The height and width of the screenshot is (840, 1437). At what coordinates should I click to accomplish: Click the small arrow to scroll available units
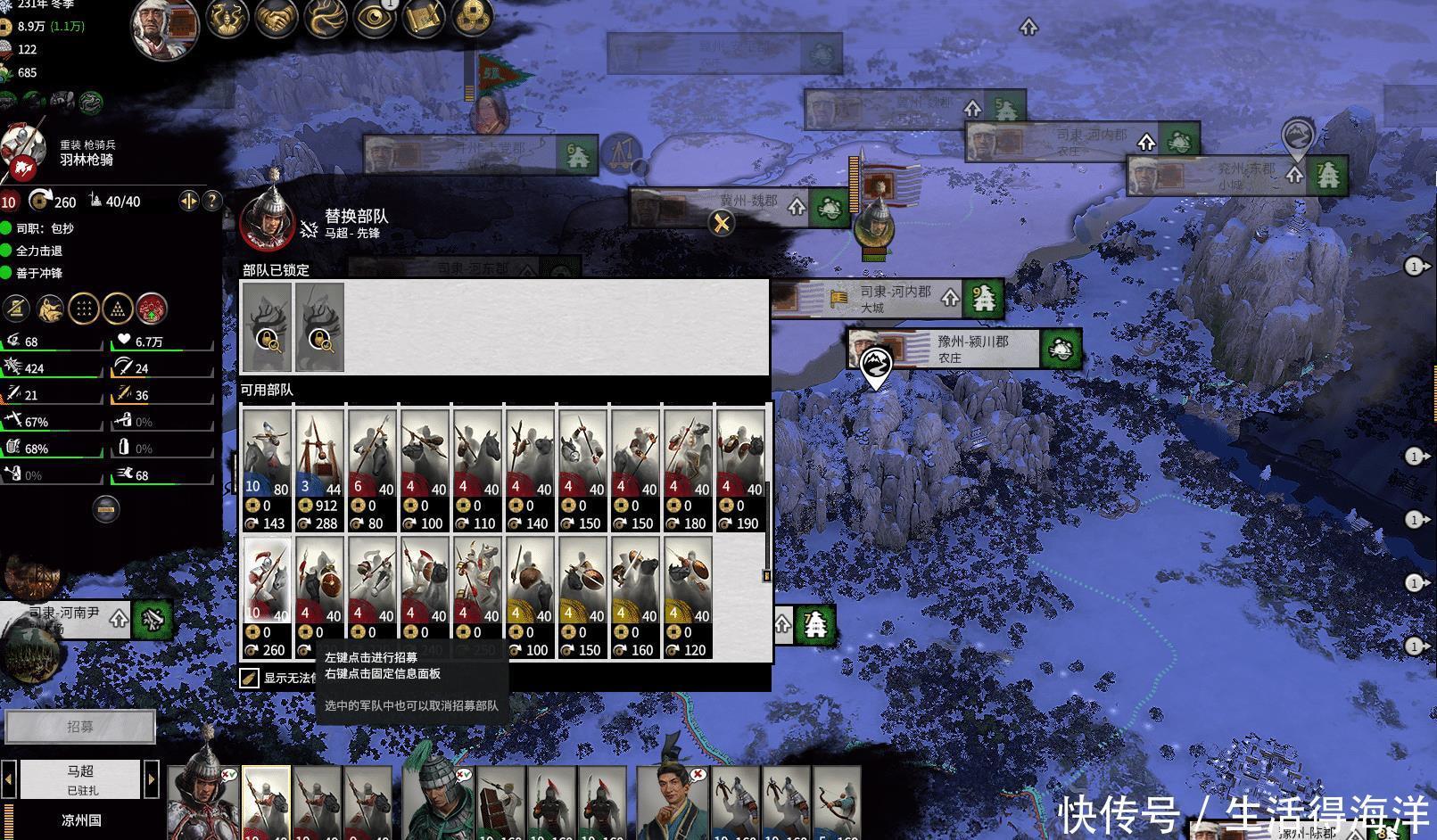(x=765, y=576)
